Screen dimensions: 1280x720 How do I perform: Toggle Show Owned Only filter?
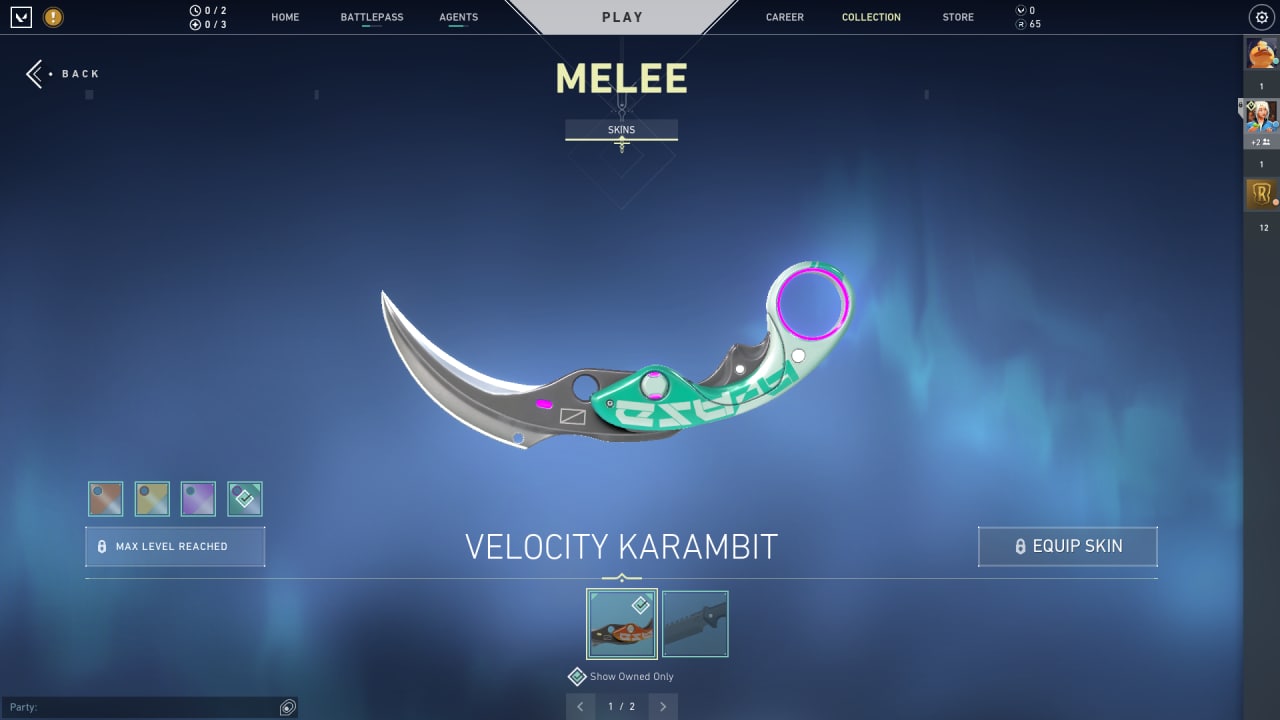tap(578, 677)
